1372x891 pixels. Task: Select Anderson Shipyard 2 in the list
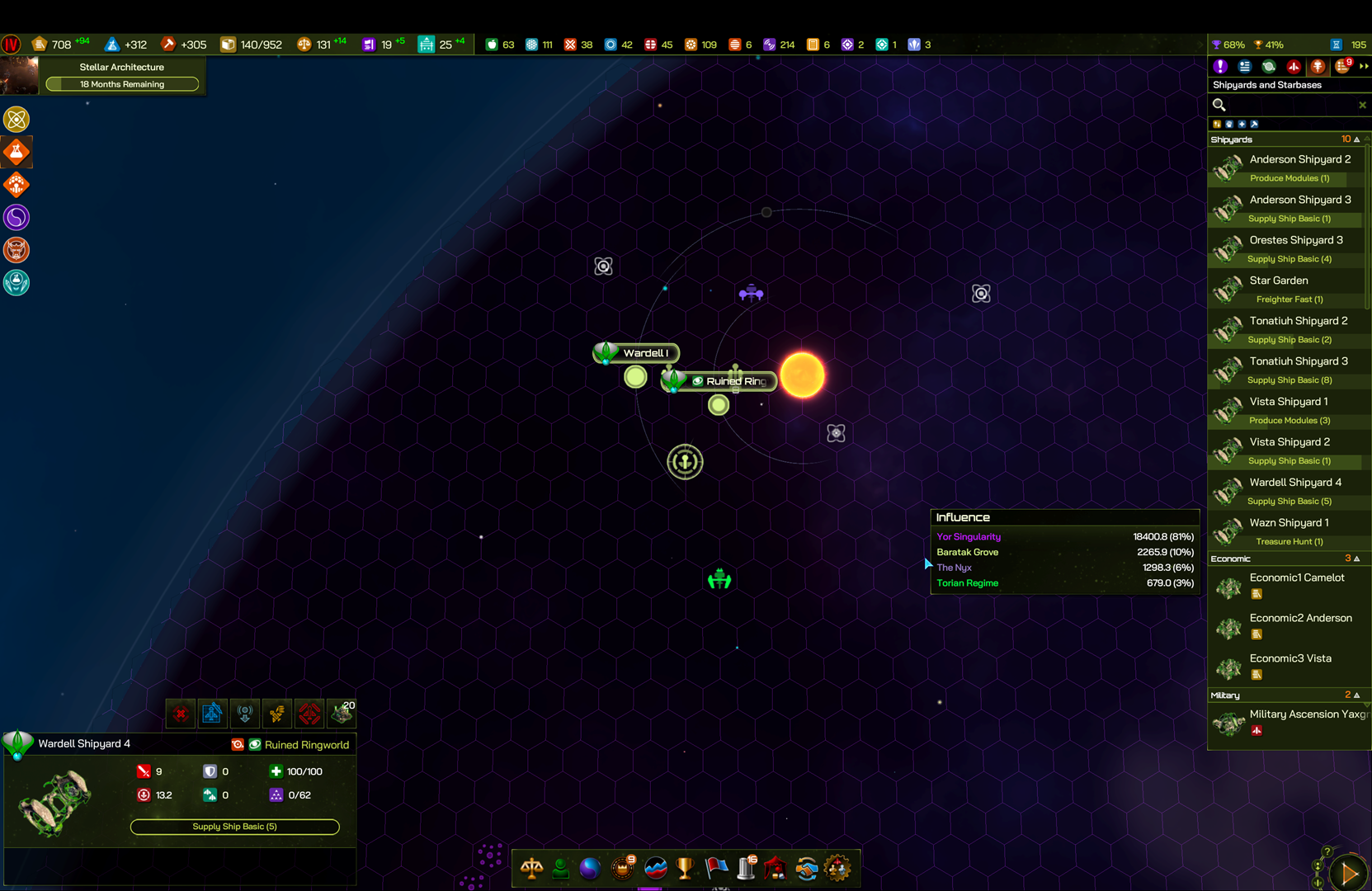(x=1299, y=159)
